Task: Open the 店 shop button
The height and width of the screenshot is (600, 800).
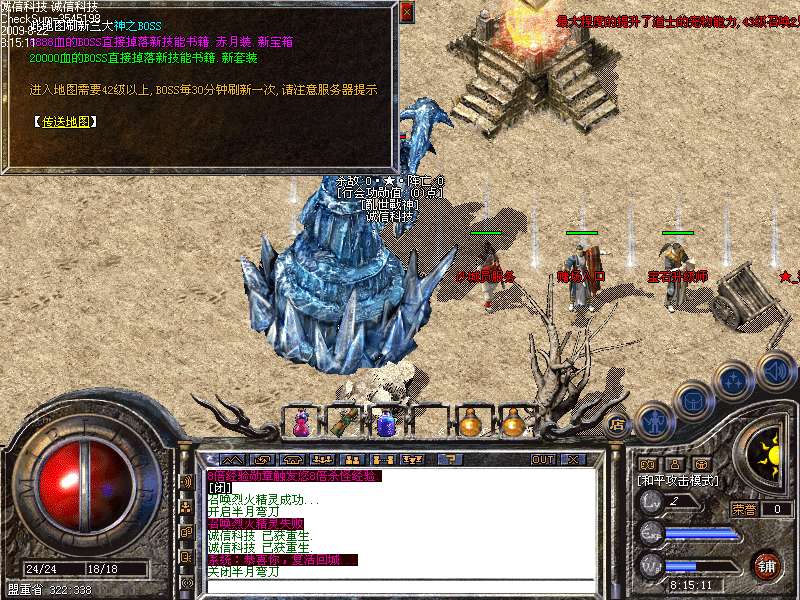Action: coord(618,423)
